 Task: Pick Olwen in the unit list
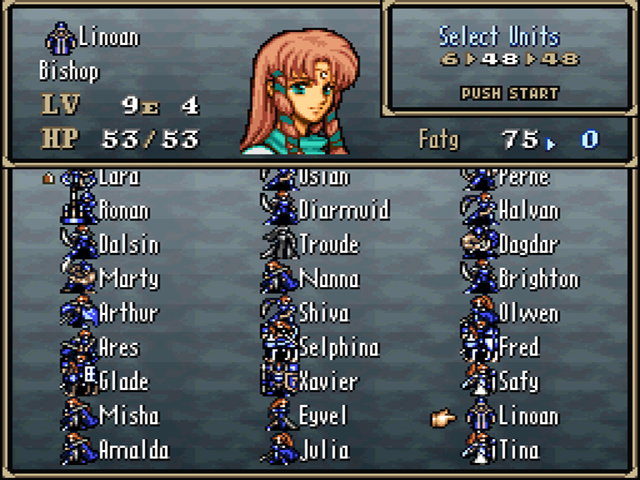point(528,313)
